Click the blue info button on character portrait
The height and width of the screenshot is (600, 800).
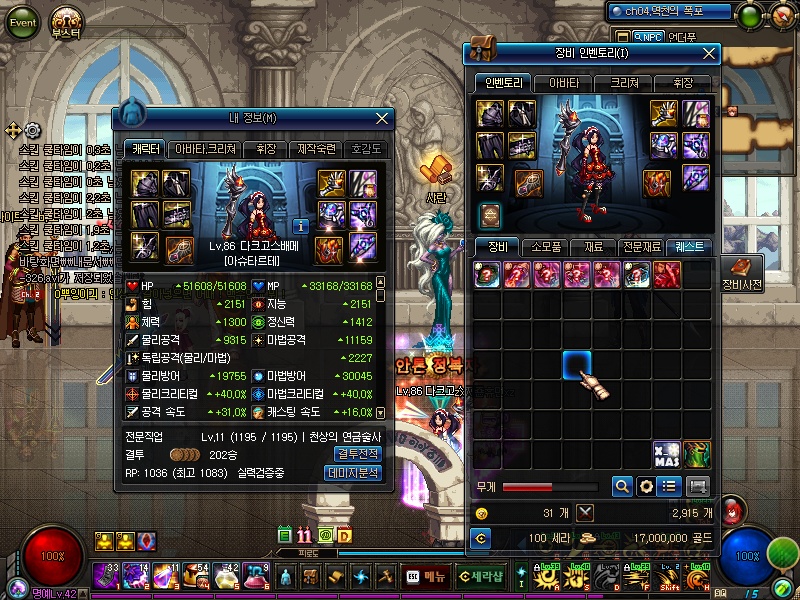[x=301, y=226]
